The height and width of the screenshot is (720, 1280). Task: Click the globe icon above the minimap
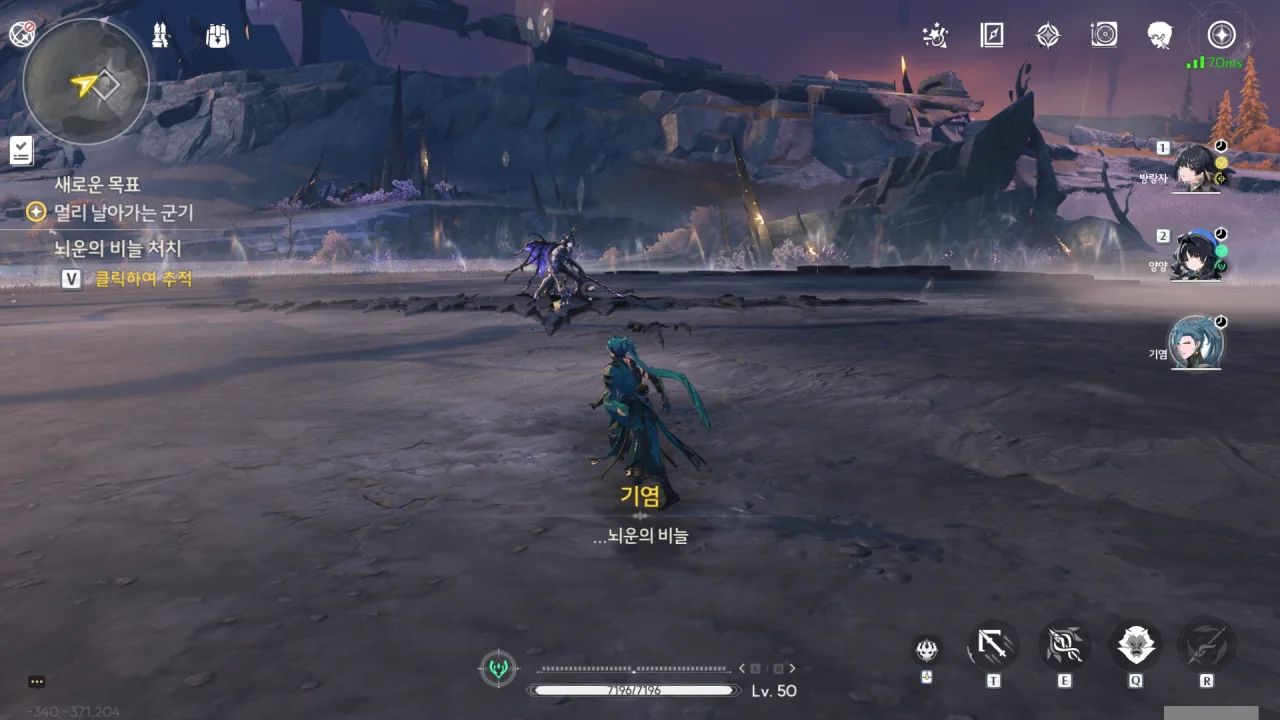pos(22,34)
